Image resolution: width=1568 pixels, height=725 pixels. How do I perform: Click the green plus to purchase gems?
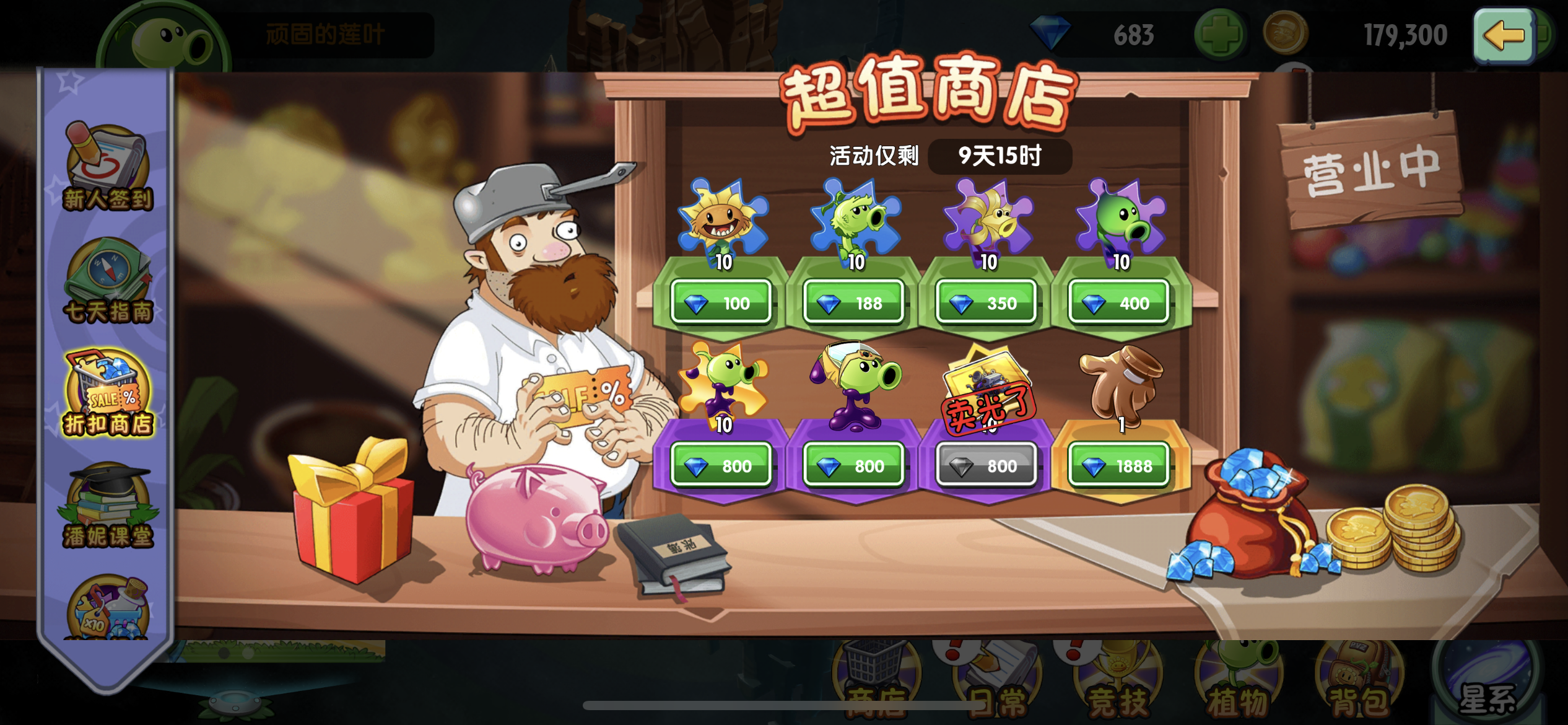[x=1219, y=34]
